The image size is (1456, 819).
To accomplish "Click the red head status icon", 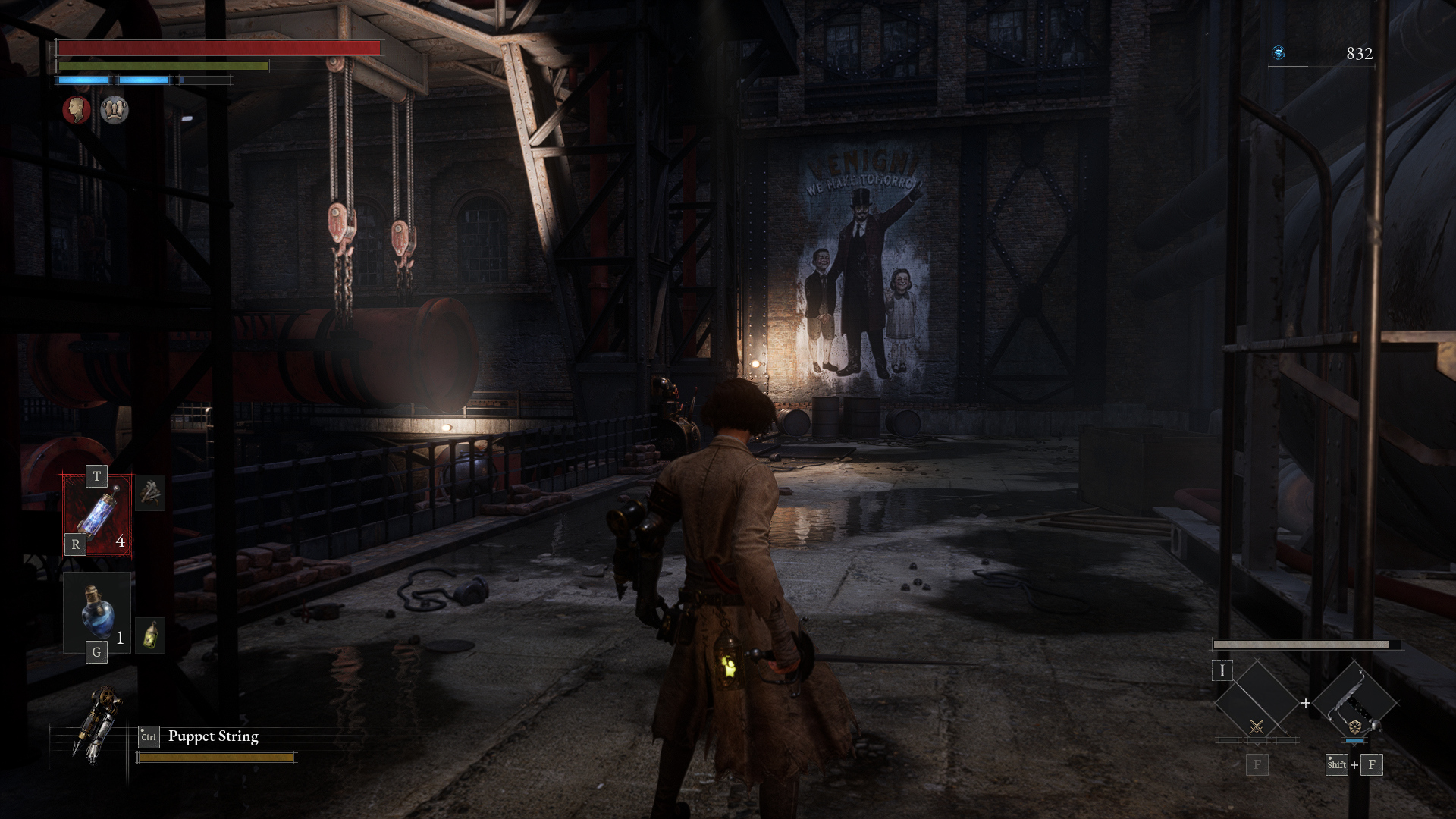I will pyautogui.click(x=76, y=110).
